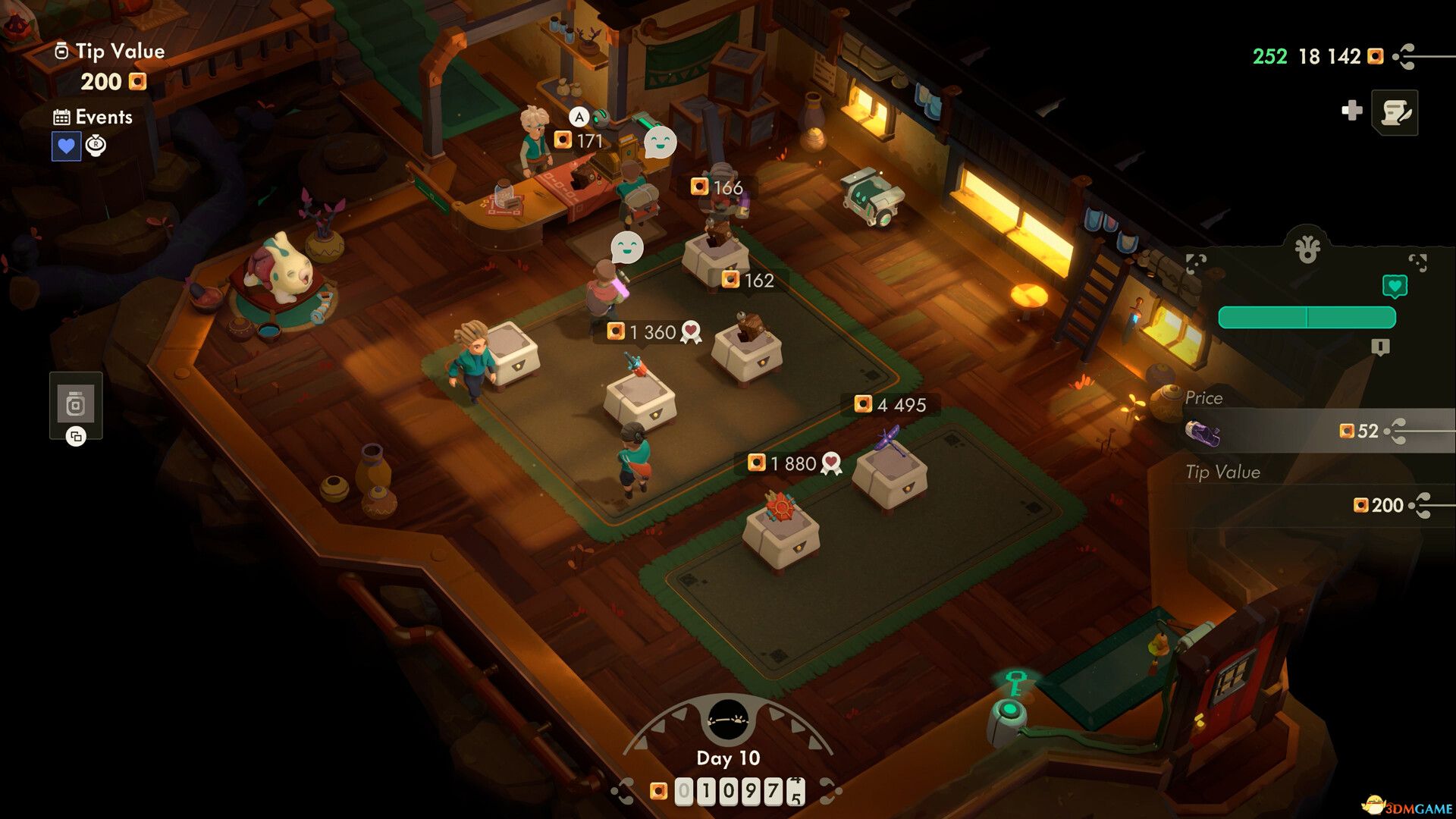1456x819 pixels.
Task: Click the calendar icon beside the Events label
Action: coord(62,116)
